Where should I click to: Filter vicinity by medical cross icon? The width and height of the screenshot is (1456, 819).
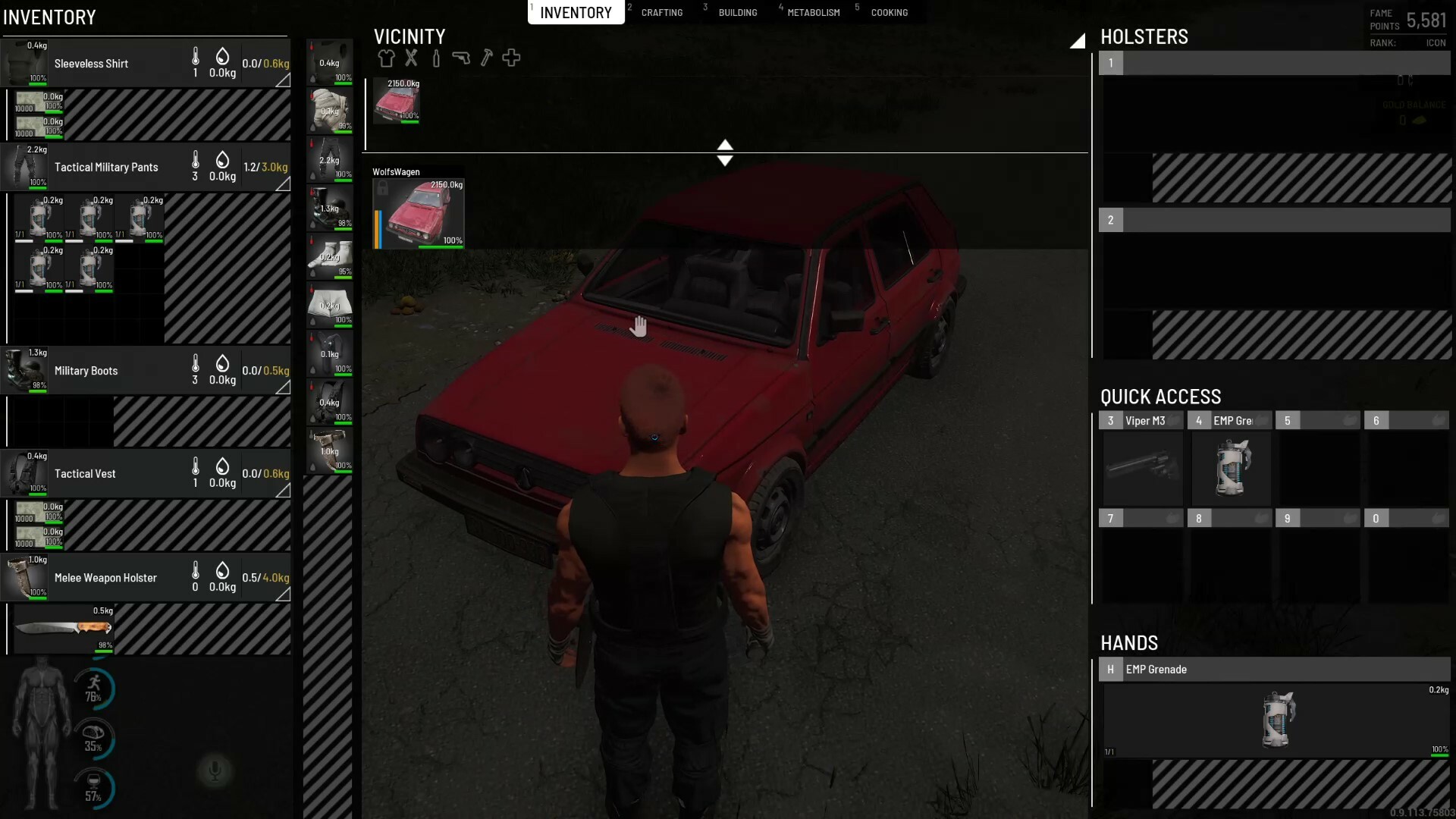click(x=511, y=58)
